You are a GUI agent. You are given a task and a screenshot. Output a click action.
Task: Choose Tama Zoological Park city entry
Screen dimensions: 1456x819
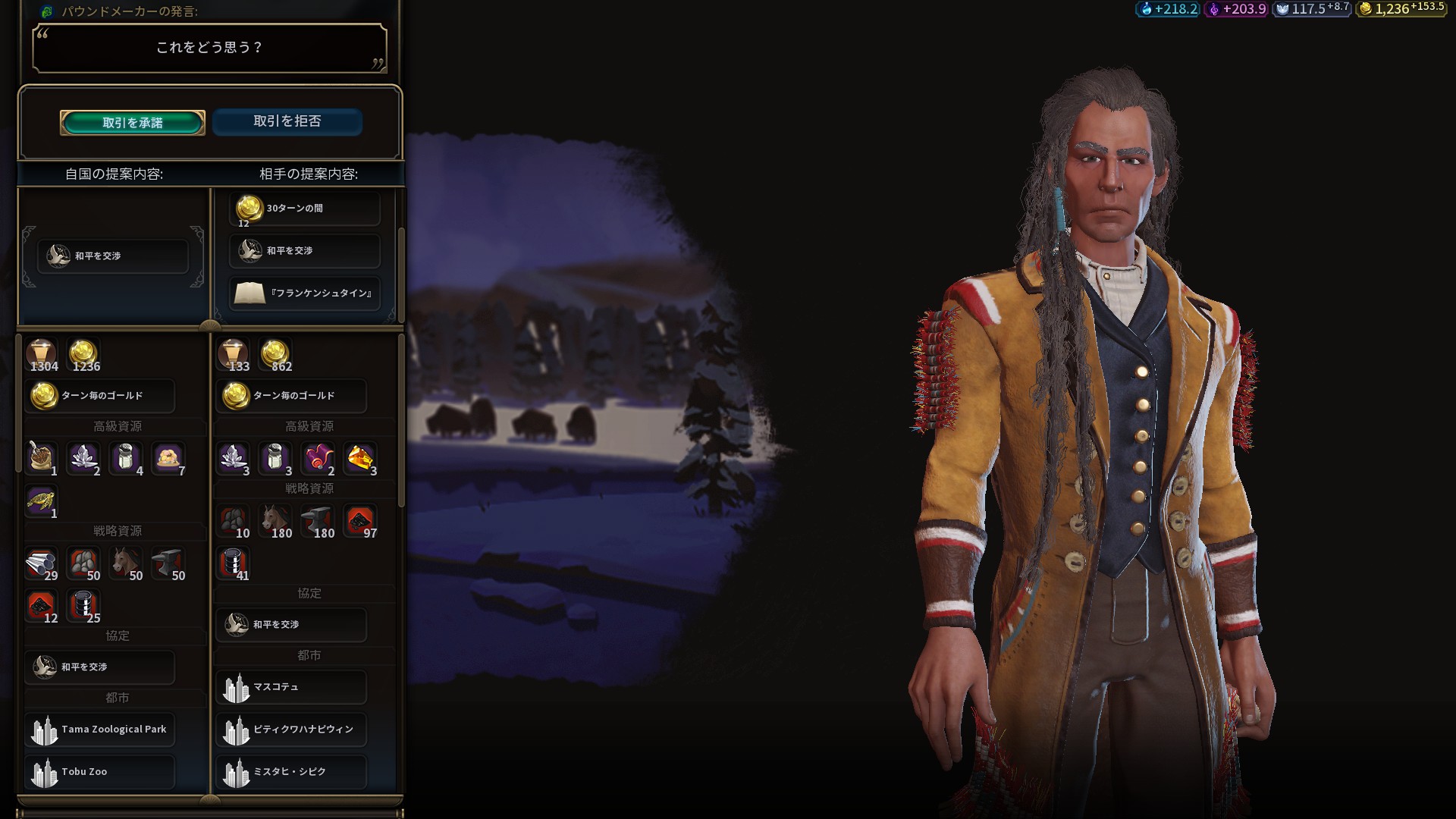tap(100, 730)
